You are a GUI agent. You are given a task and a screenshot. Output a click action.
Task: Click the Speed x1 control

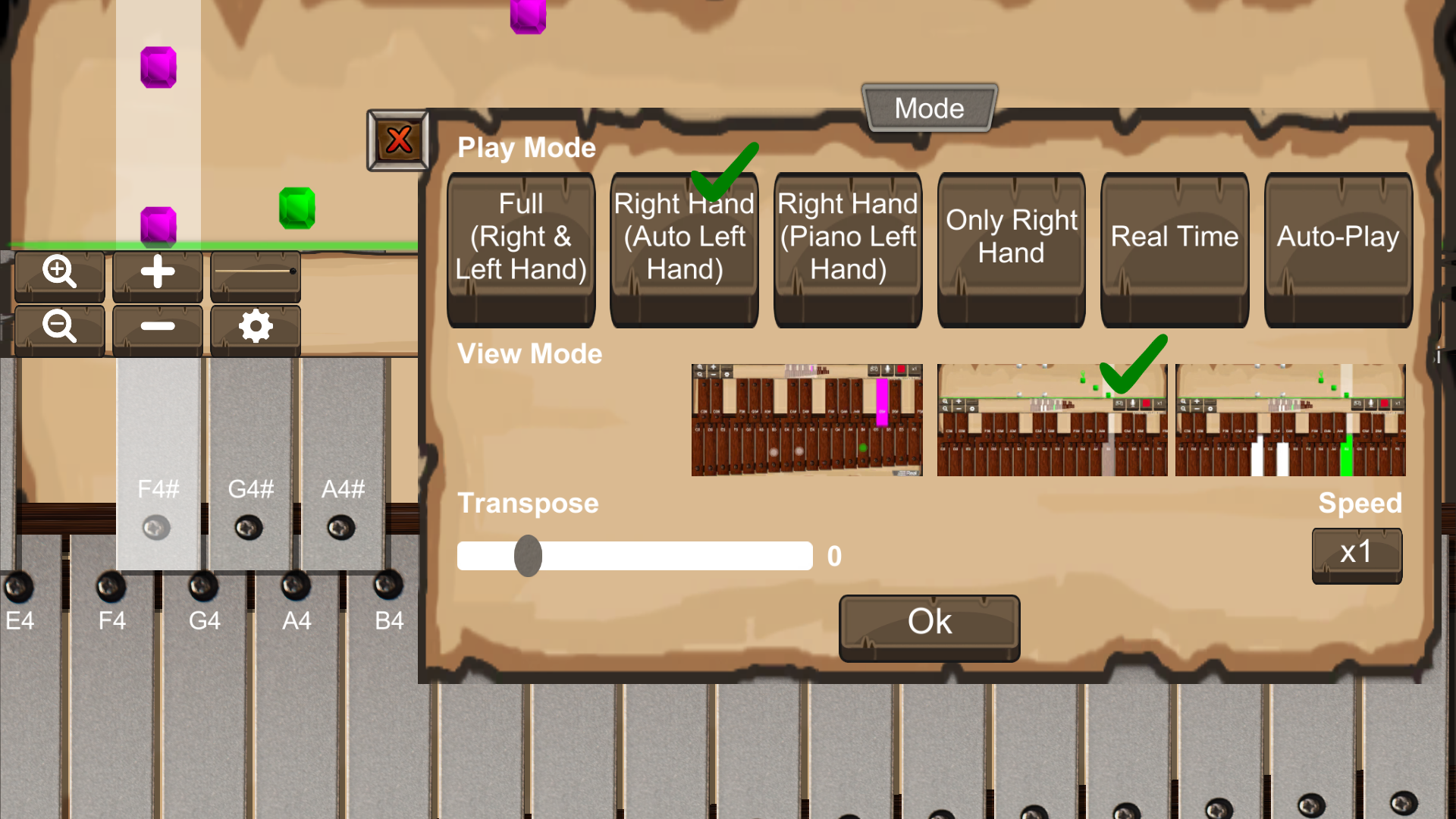[1356, 554]
